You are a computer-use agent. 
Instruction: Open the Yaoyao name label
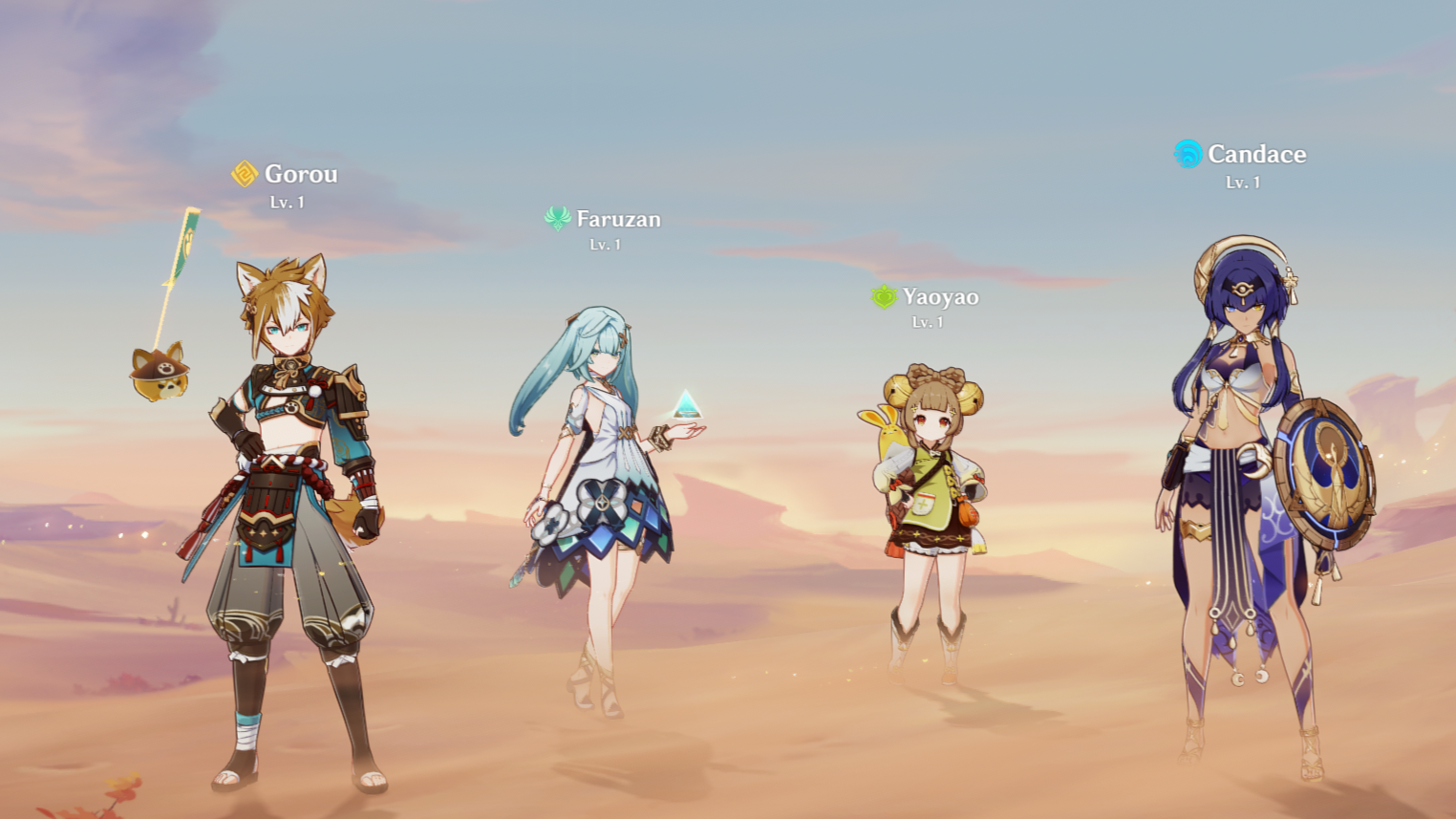(x=939, y=296)
